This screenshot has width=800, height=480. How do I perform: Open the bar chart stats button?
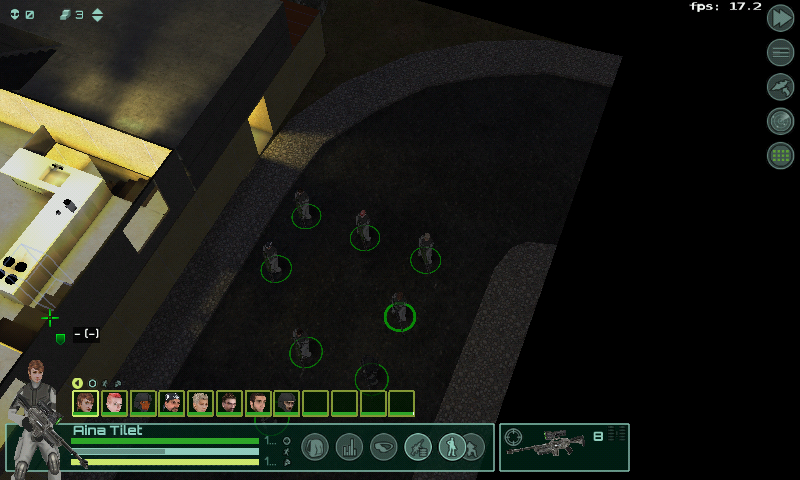pos(349,447)
